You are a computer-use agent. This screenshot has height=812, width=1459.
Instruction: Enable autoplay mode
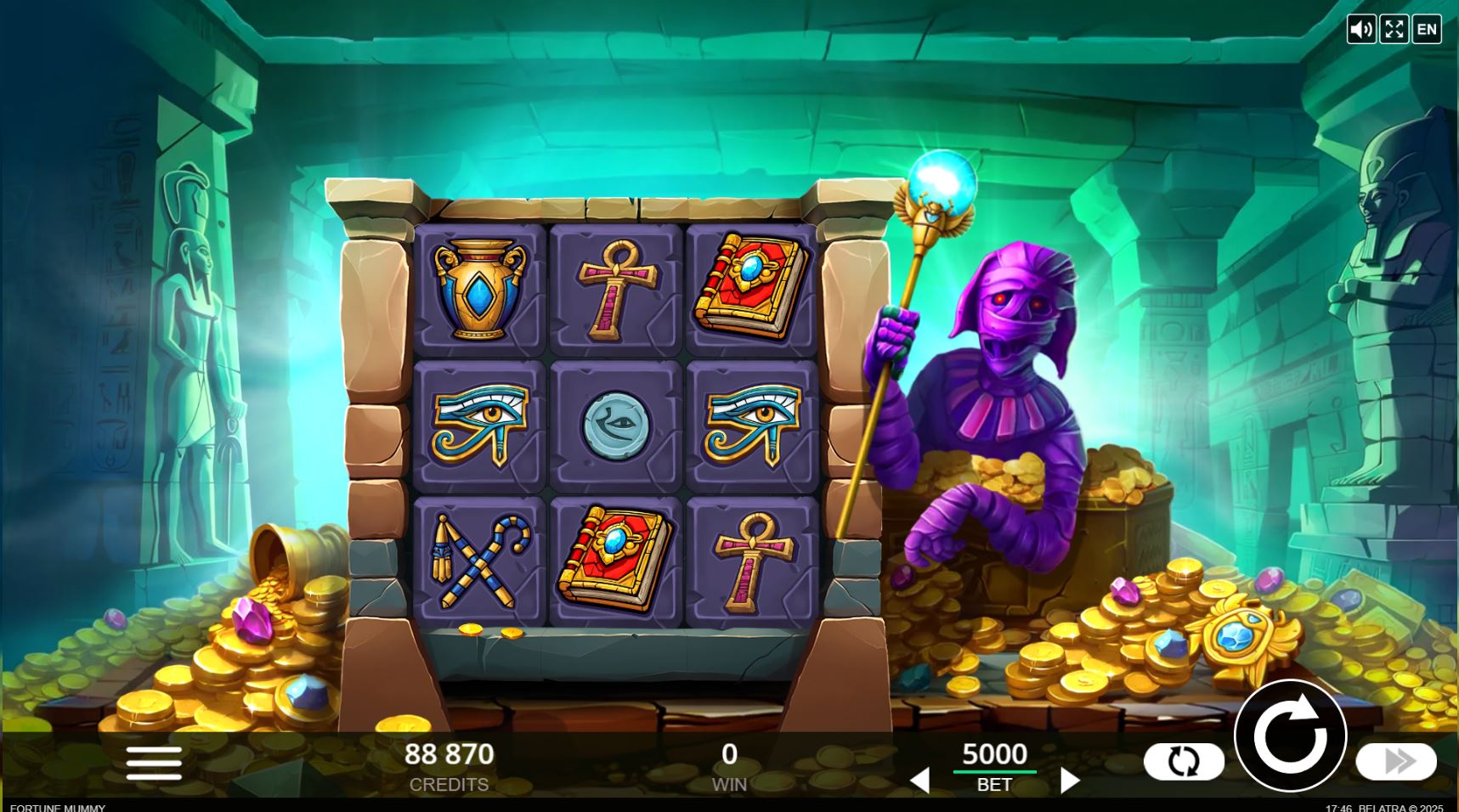tap(1185, 760)
